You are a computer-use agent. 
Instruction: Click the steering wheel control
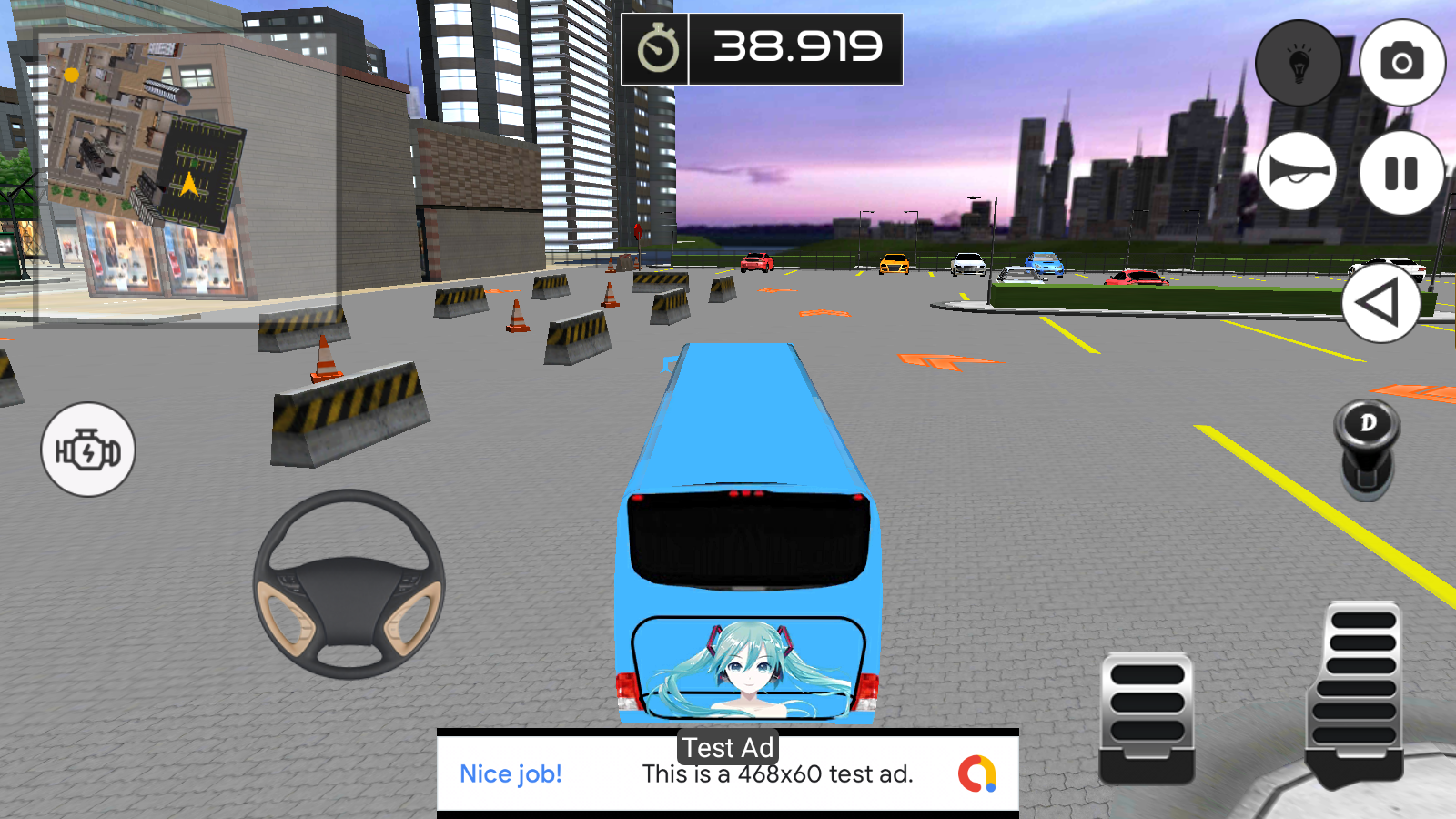349,584
